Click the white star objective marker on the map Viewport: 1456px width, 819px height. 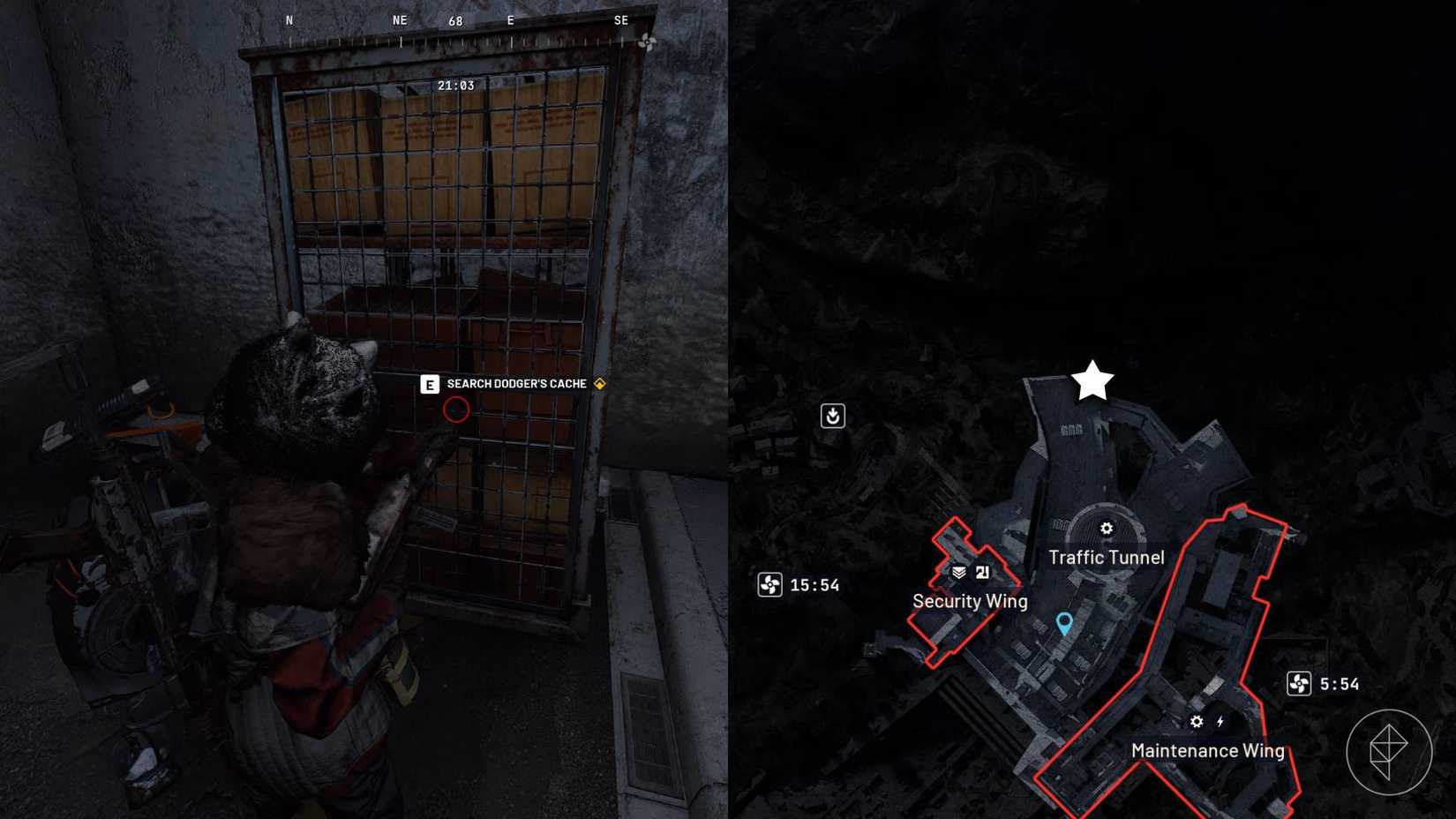click(x=1092, y=381)
